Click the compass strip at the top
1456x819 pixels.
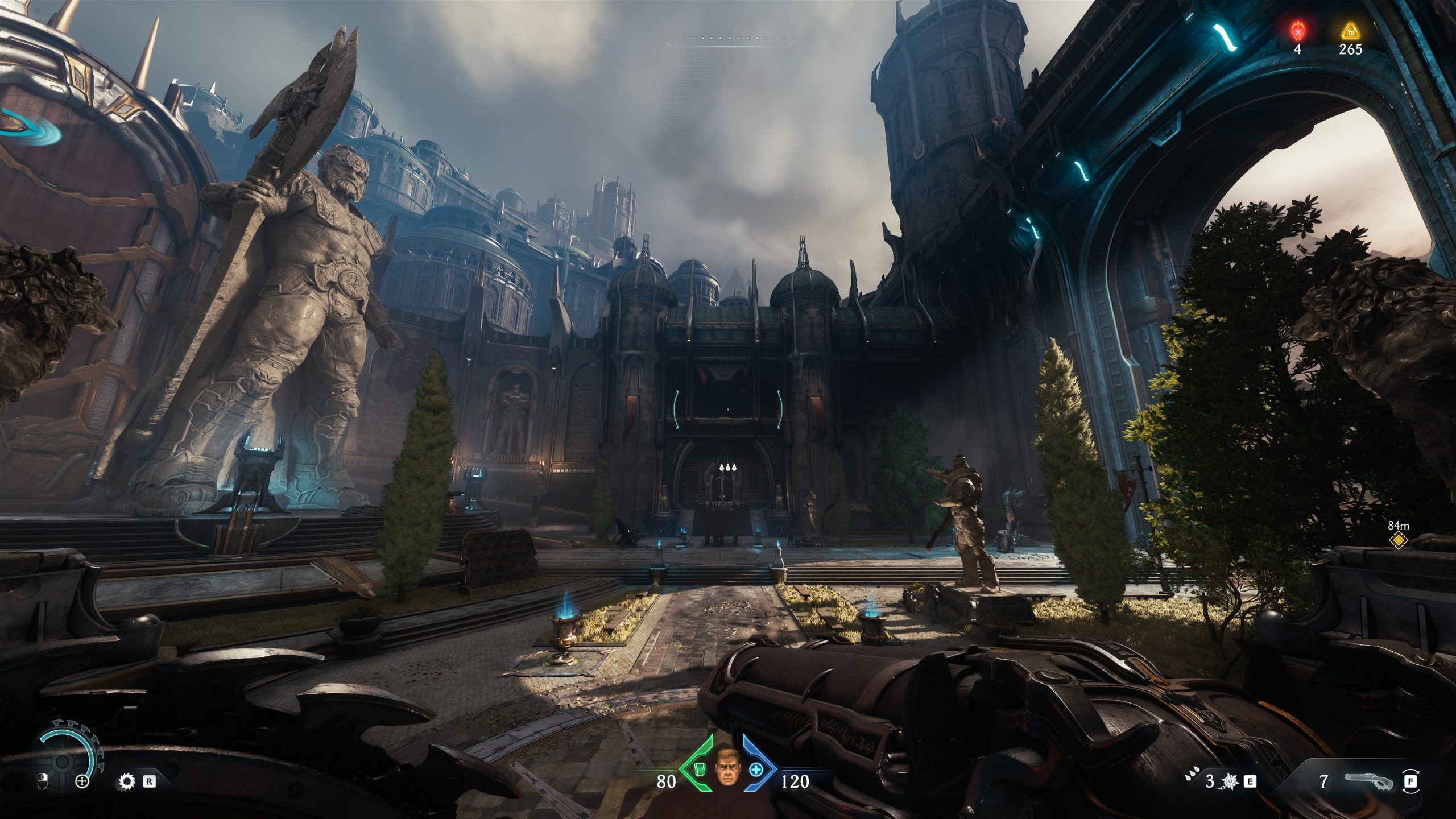click(x=730, y=40)
